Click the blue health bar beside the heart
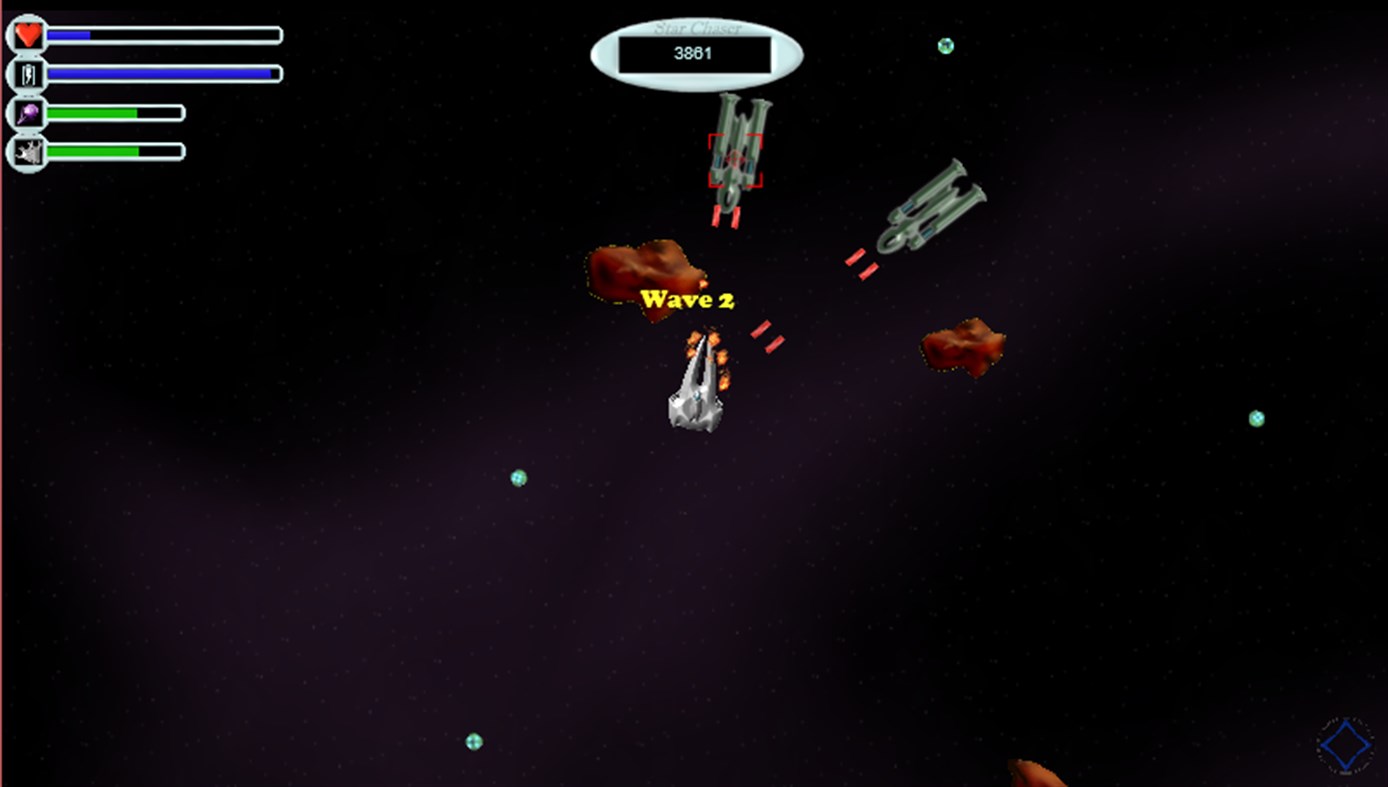The image size is (1388, 787). (x=165, y=33)
